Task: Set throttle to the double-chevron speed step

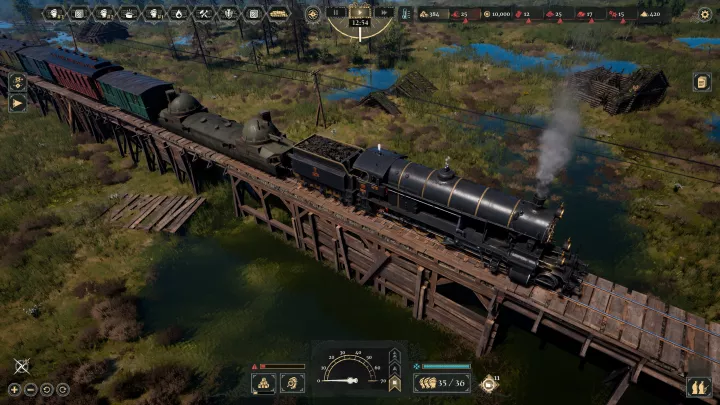Action: 394,354
